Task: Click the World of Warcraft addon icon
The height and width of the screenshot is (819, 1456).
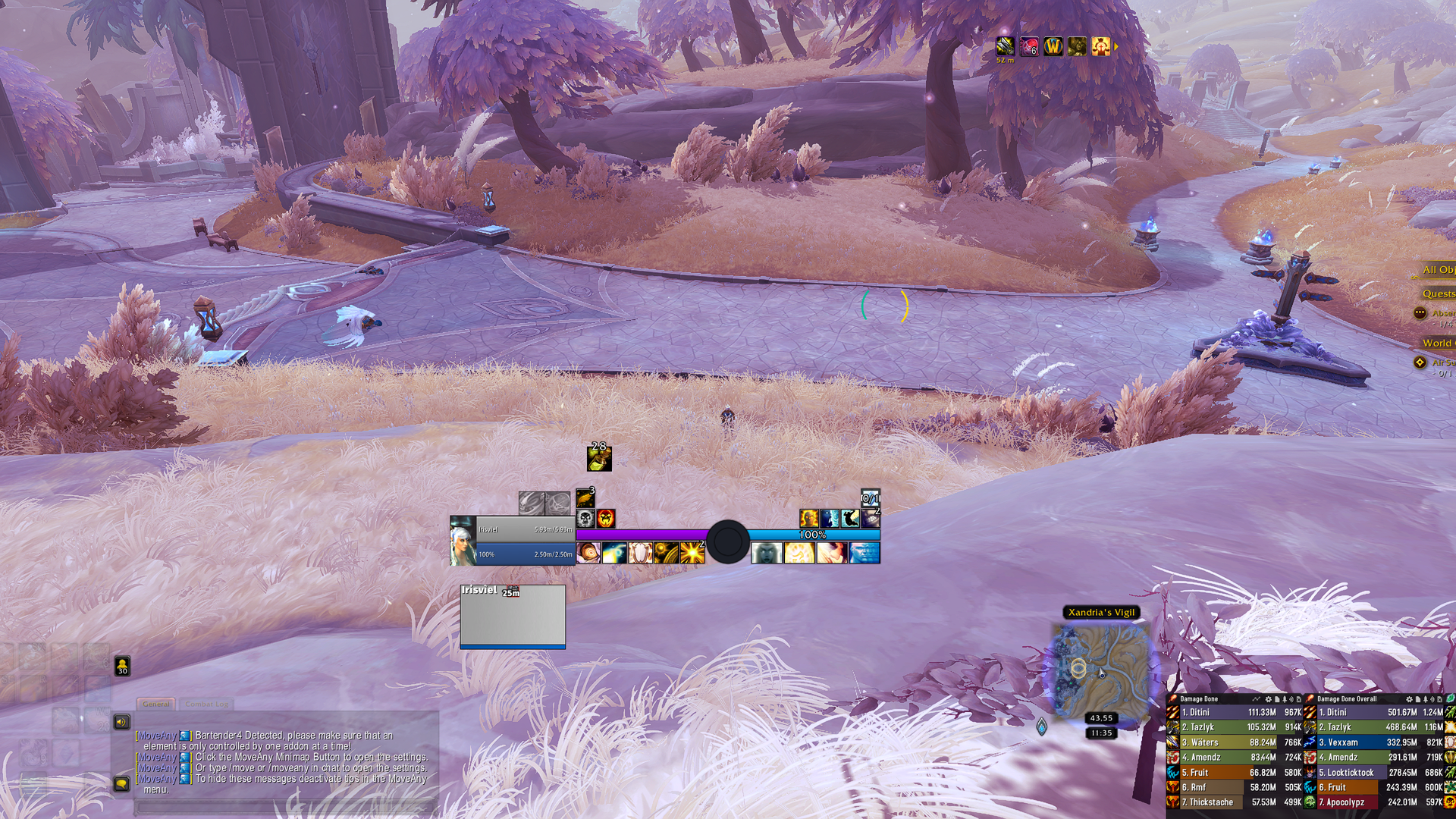Action: pyautogui.click(x=1053, y=47)
